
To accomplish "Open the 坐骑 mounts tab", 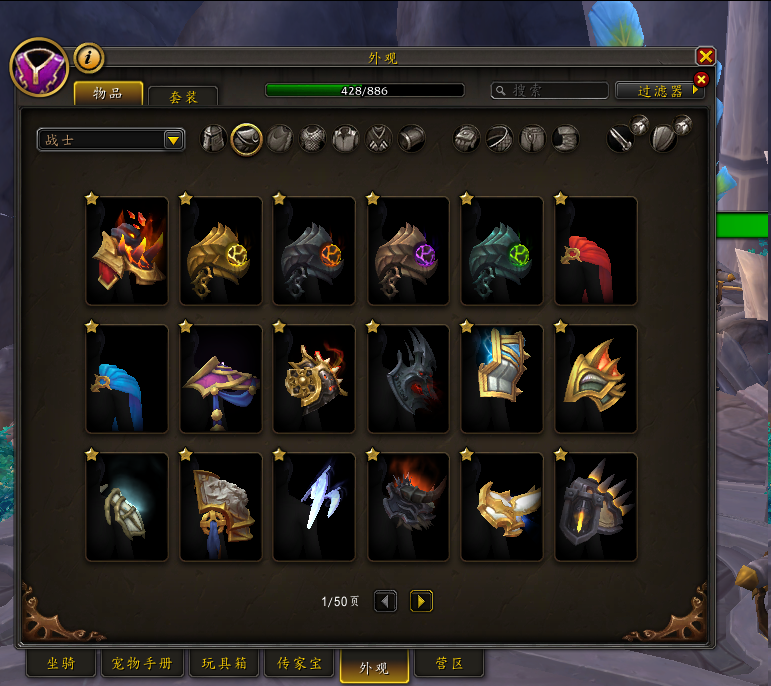I will (59, 664).
